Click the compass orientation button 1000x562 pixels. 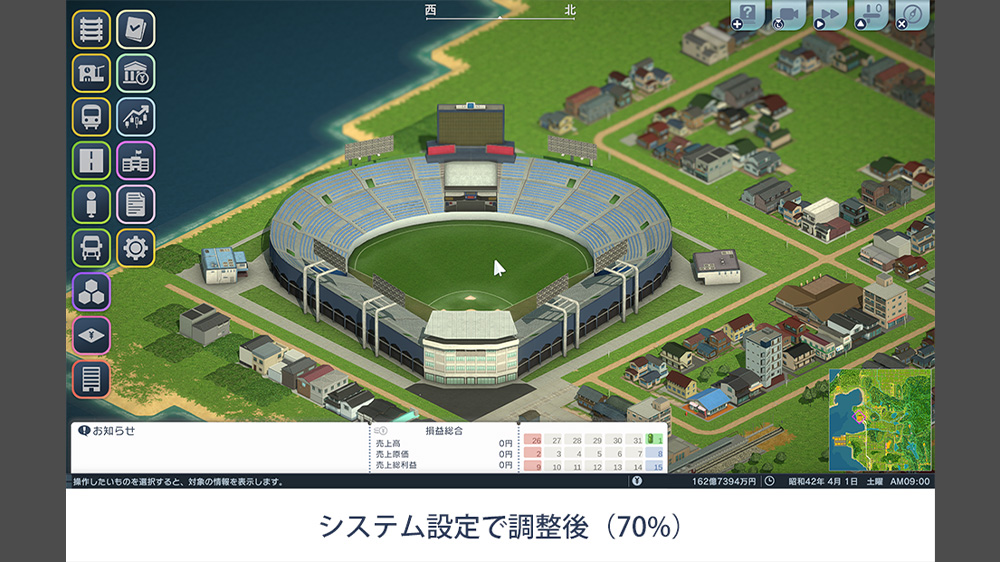click(x=911, y=15)
